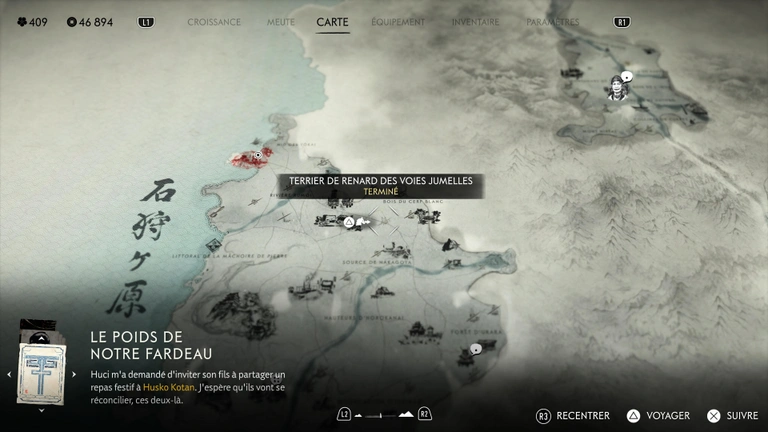
Task: Click the down arrow below the quest card
Action: coord(41,410)
